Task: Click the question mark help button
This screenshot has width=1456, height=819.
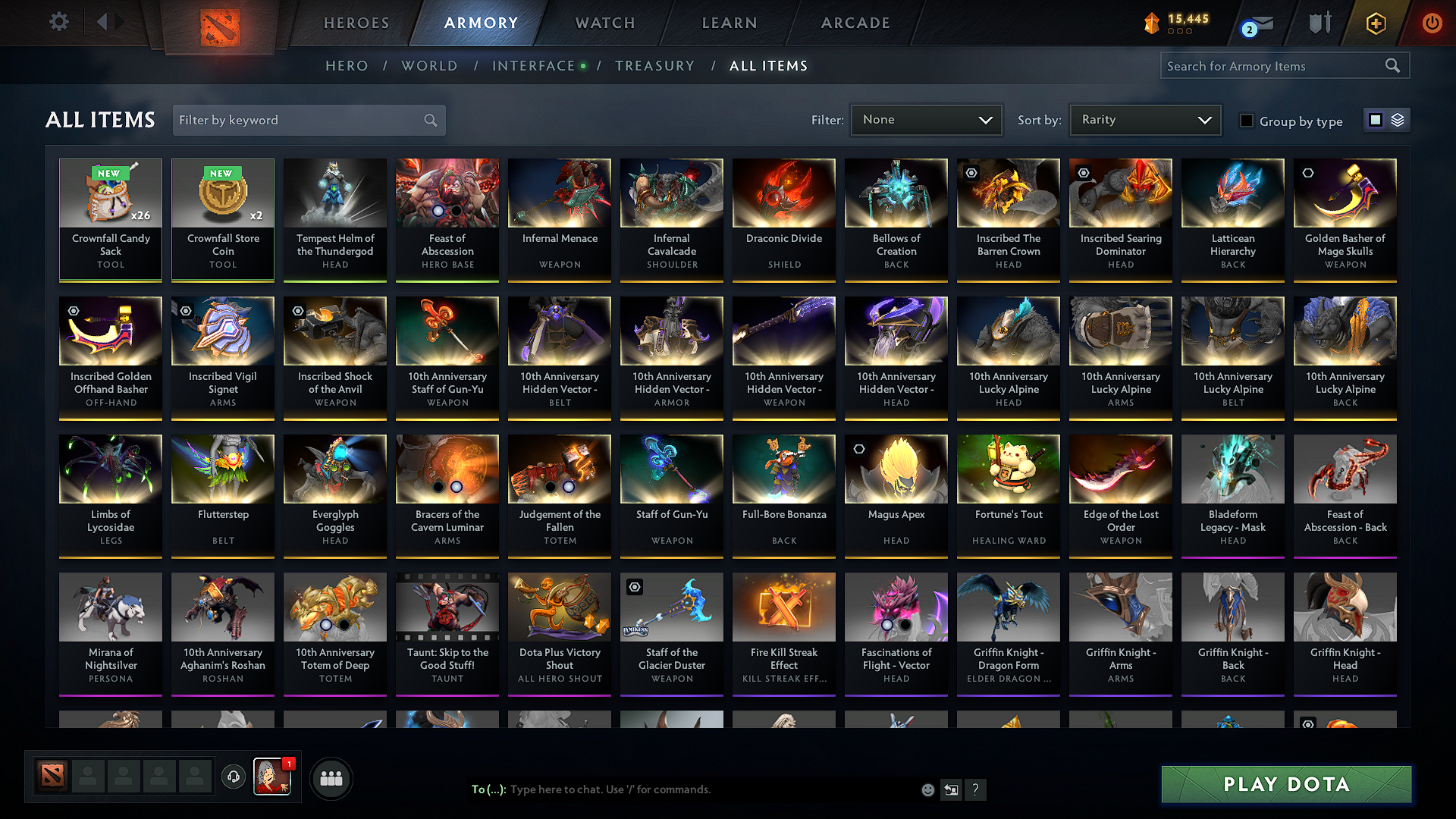Action: pos(976,789)
